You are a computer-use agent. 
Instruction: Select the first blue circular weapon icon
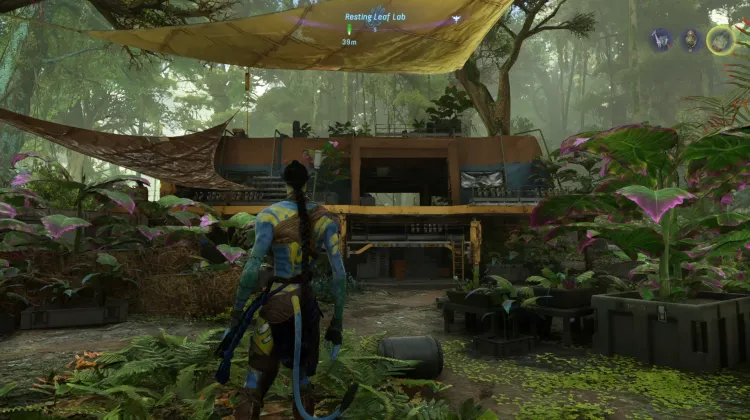click(661, 40)
